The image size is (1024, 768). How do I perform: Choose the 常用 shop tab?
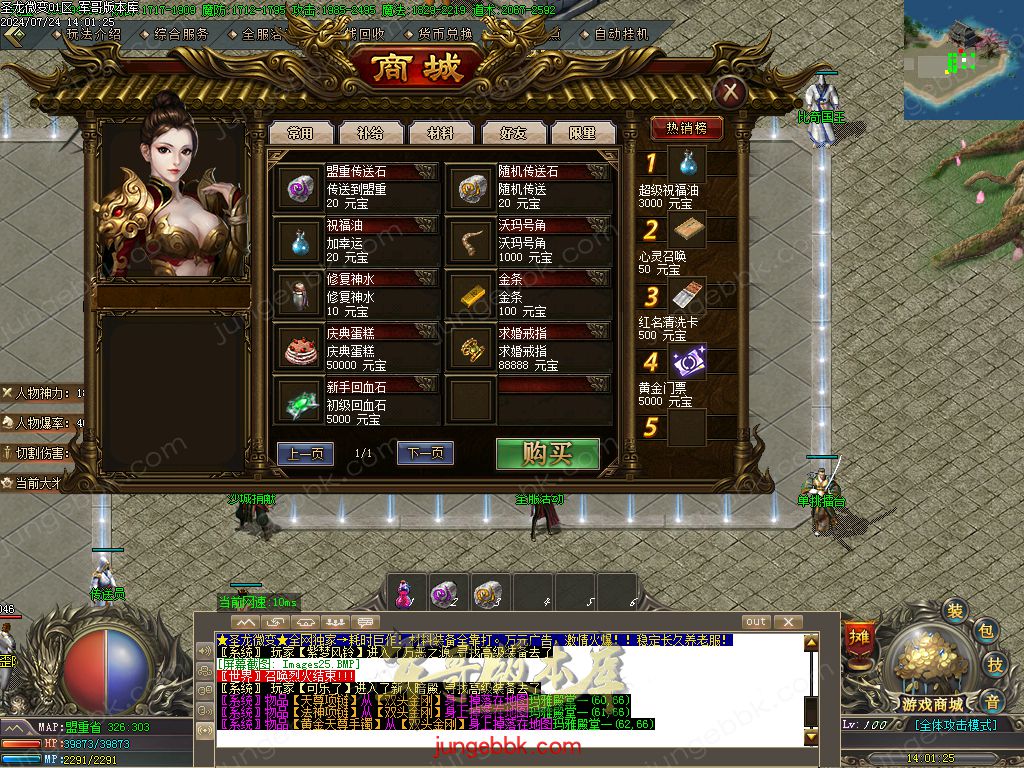(299, 132)
